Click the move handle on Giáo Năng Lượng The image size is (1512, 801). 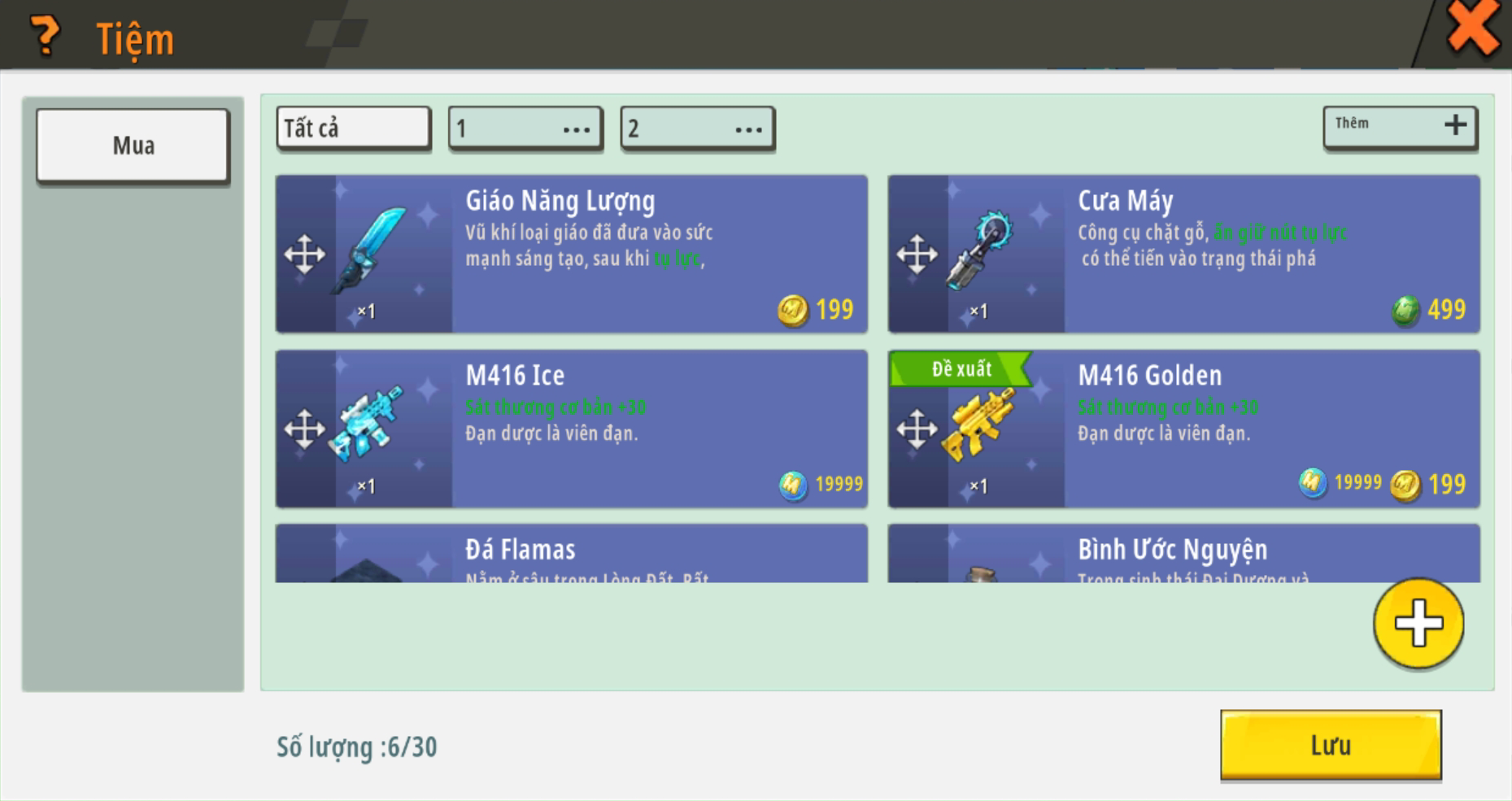pos(304,255)
